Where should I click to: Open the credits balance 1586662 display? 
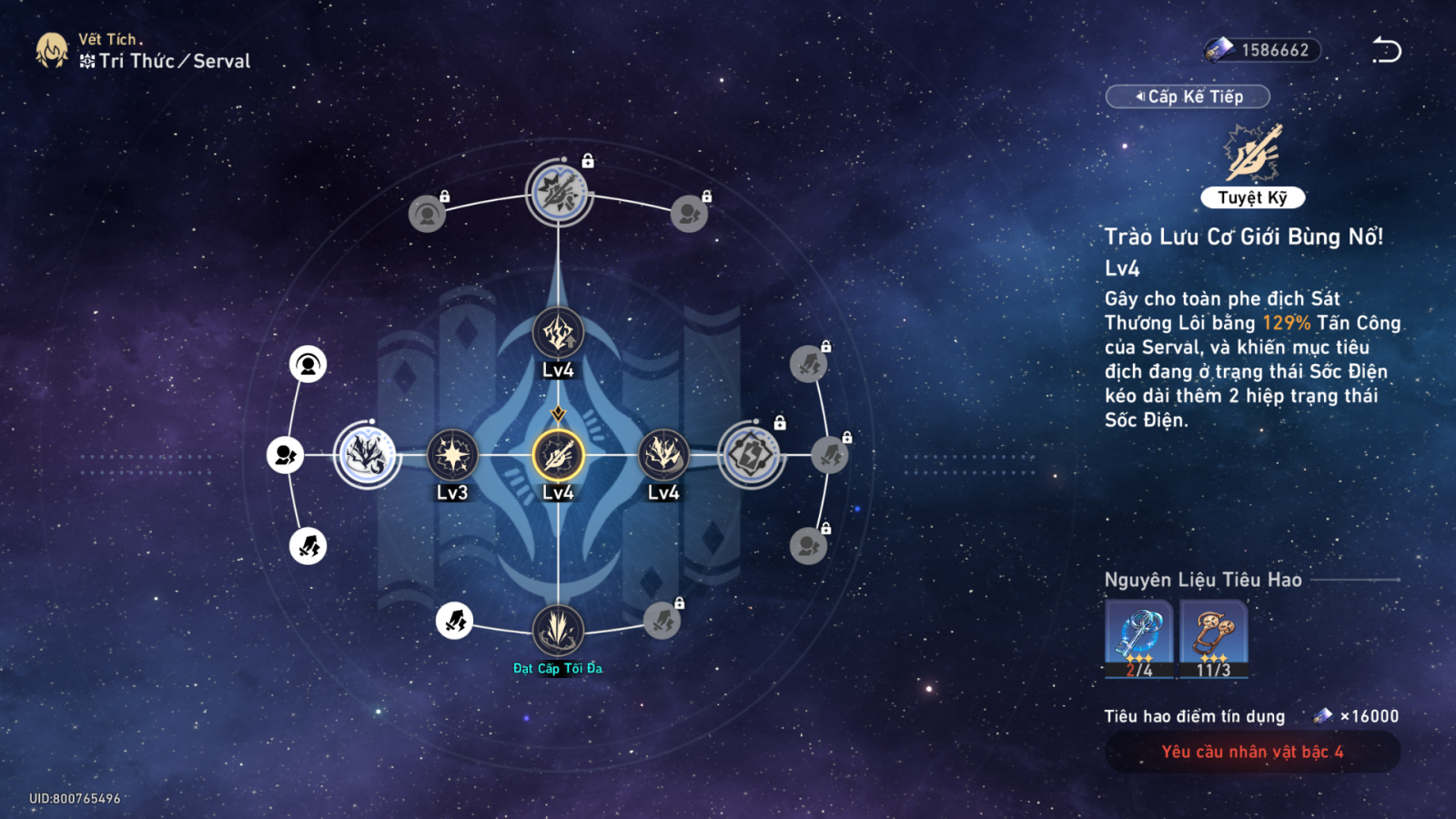1263,50
